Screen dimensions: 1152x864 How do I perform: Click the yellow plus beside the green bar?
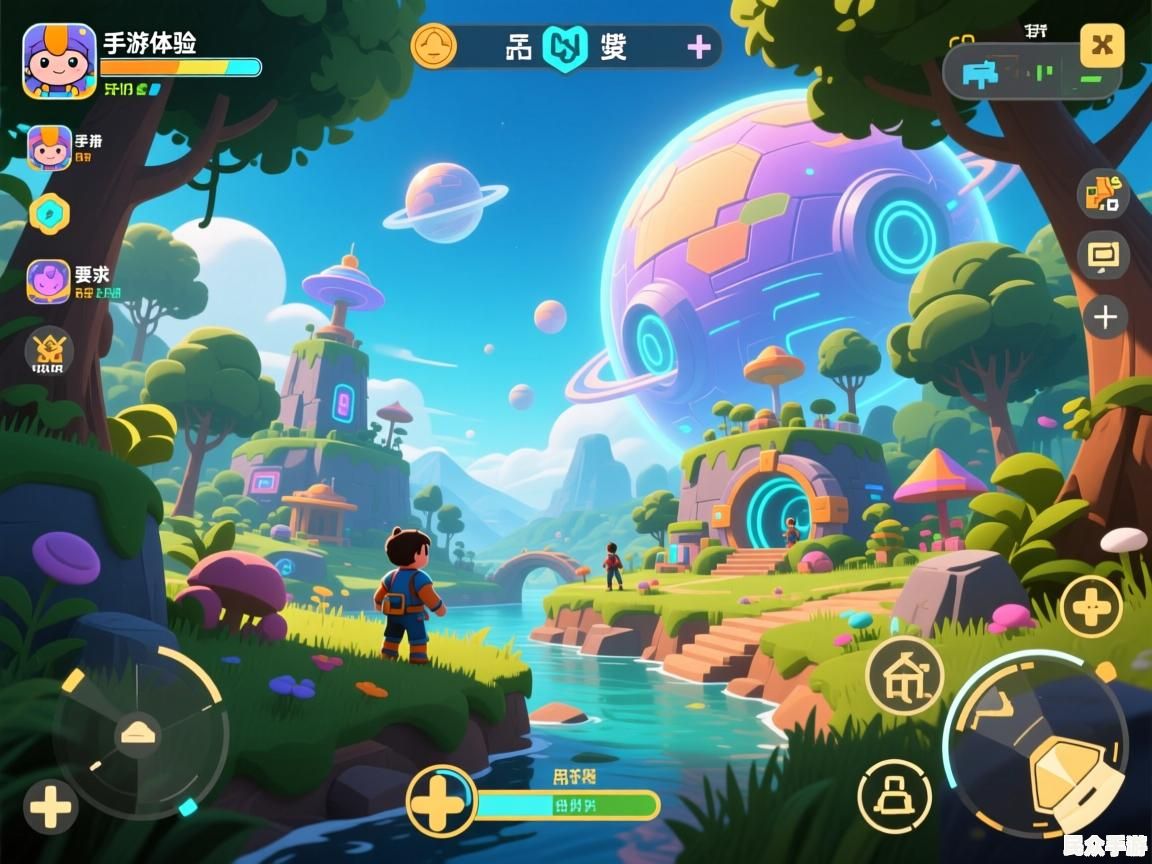441,801
